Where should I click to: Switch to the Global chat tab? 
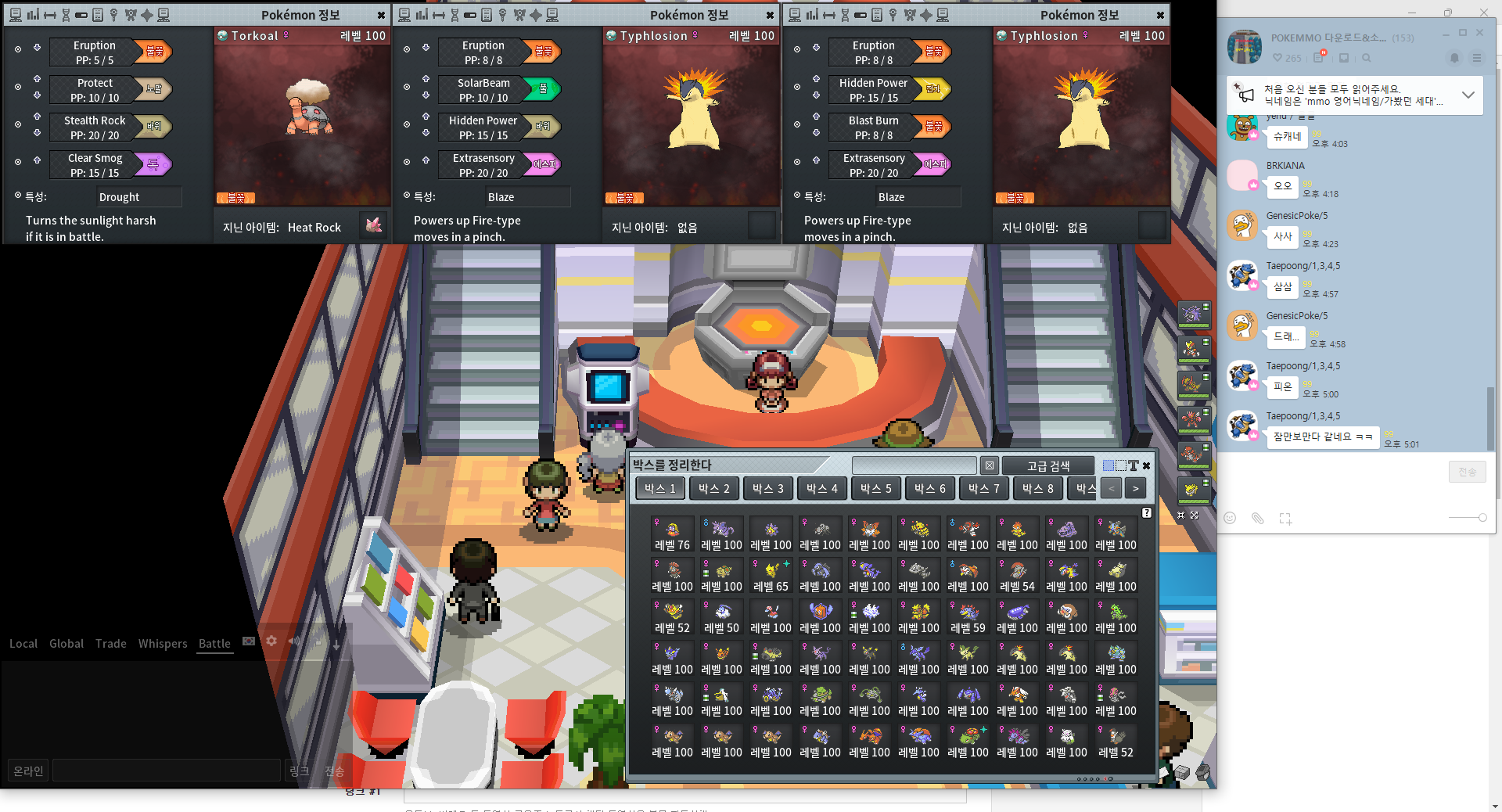coord(66,643)
